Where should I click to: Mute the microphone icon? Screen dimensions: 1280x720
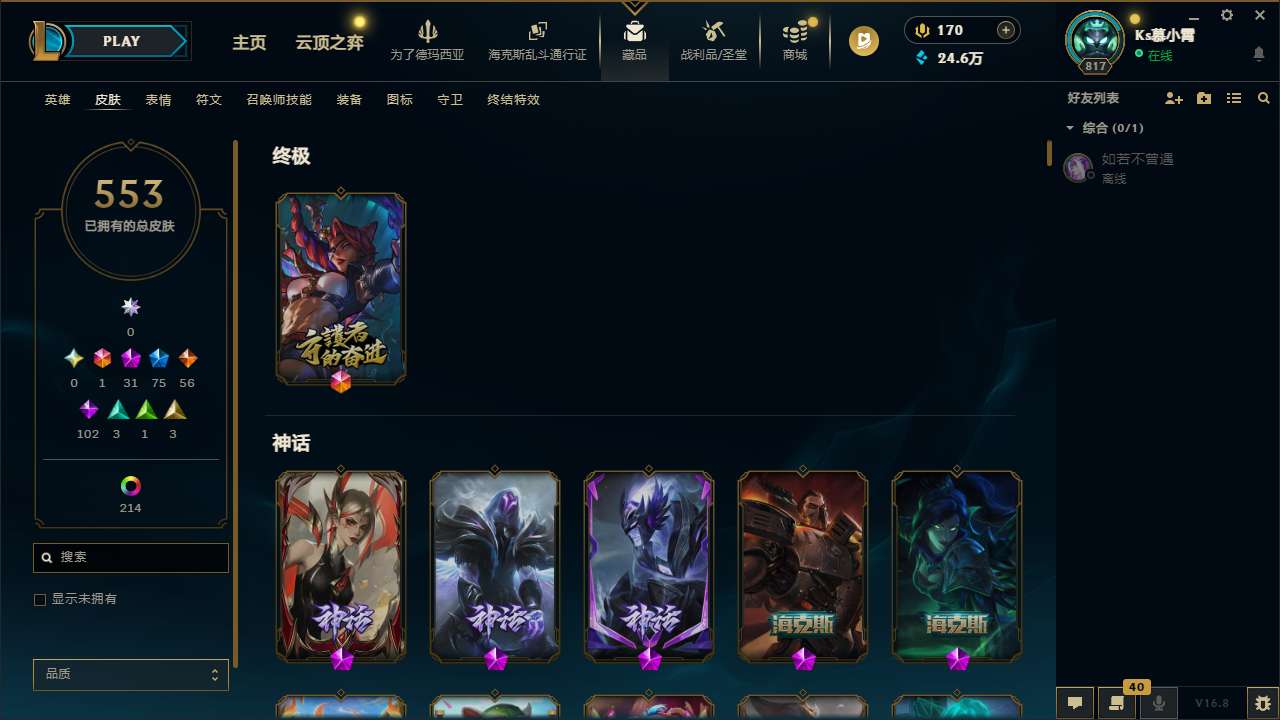(1158, 703)
